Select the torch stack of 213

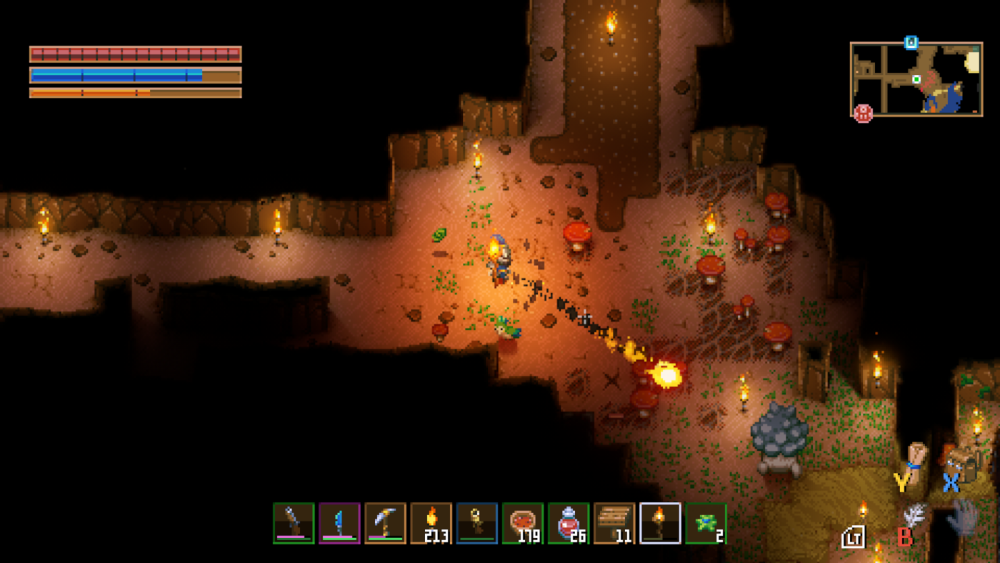pos(431,523)
